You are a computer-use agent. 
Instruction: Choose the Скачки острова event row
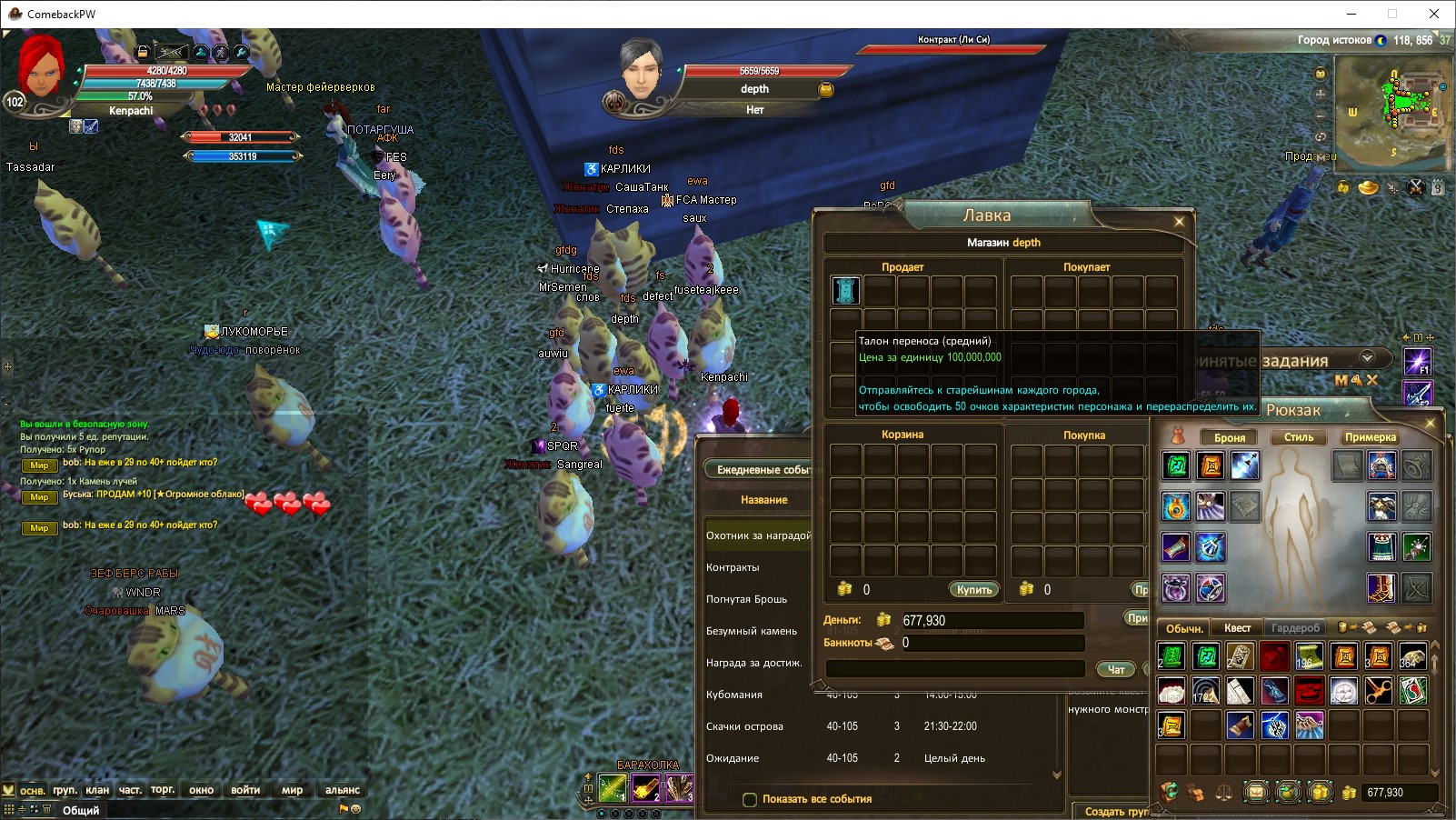pyautogui.click(x=744, y=726)
